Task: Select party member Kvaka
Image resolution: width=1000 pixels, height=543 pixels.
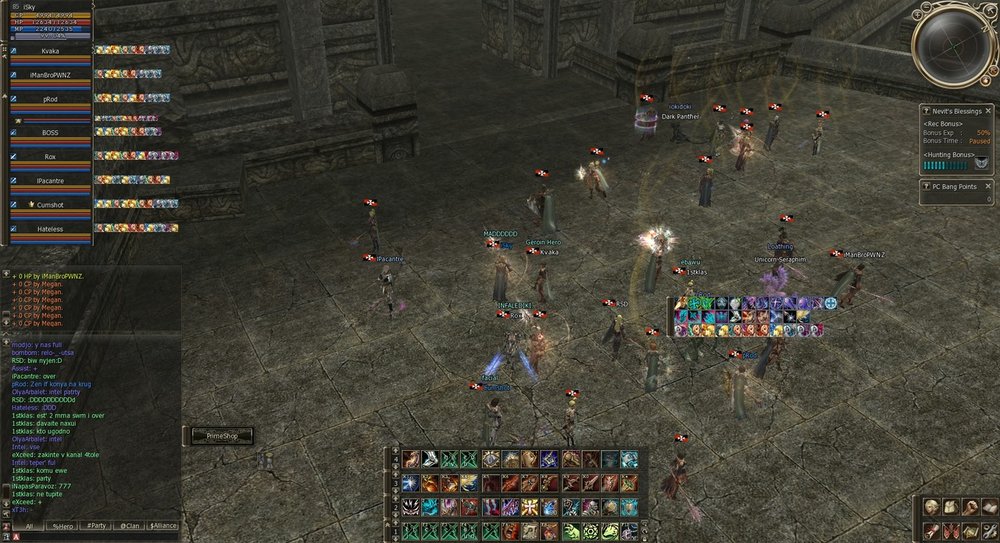Action: click(x=50, y=50)
